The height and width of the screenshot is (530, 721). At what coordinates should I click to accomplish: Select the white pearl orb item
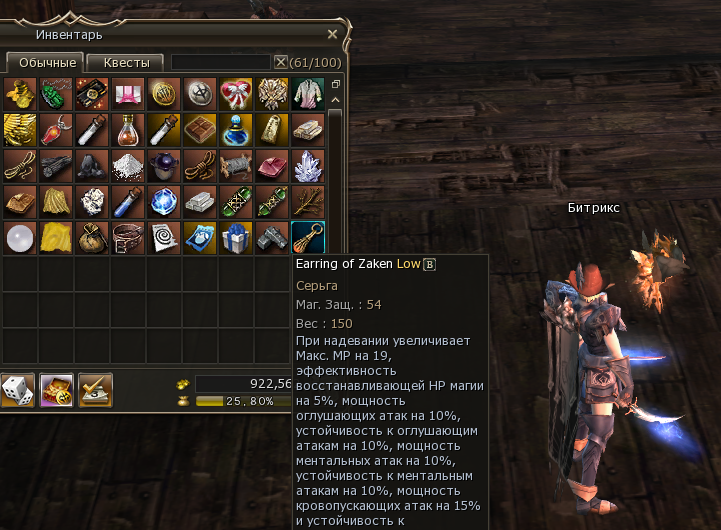coord(19,237)
